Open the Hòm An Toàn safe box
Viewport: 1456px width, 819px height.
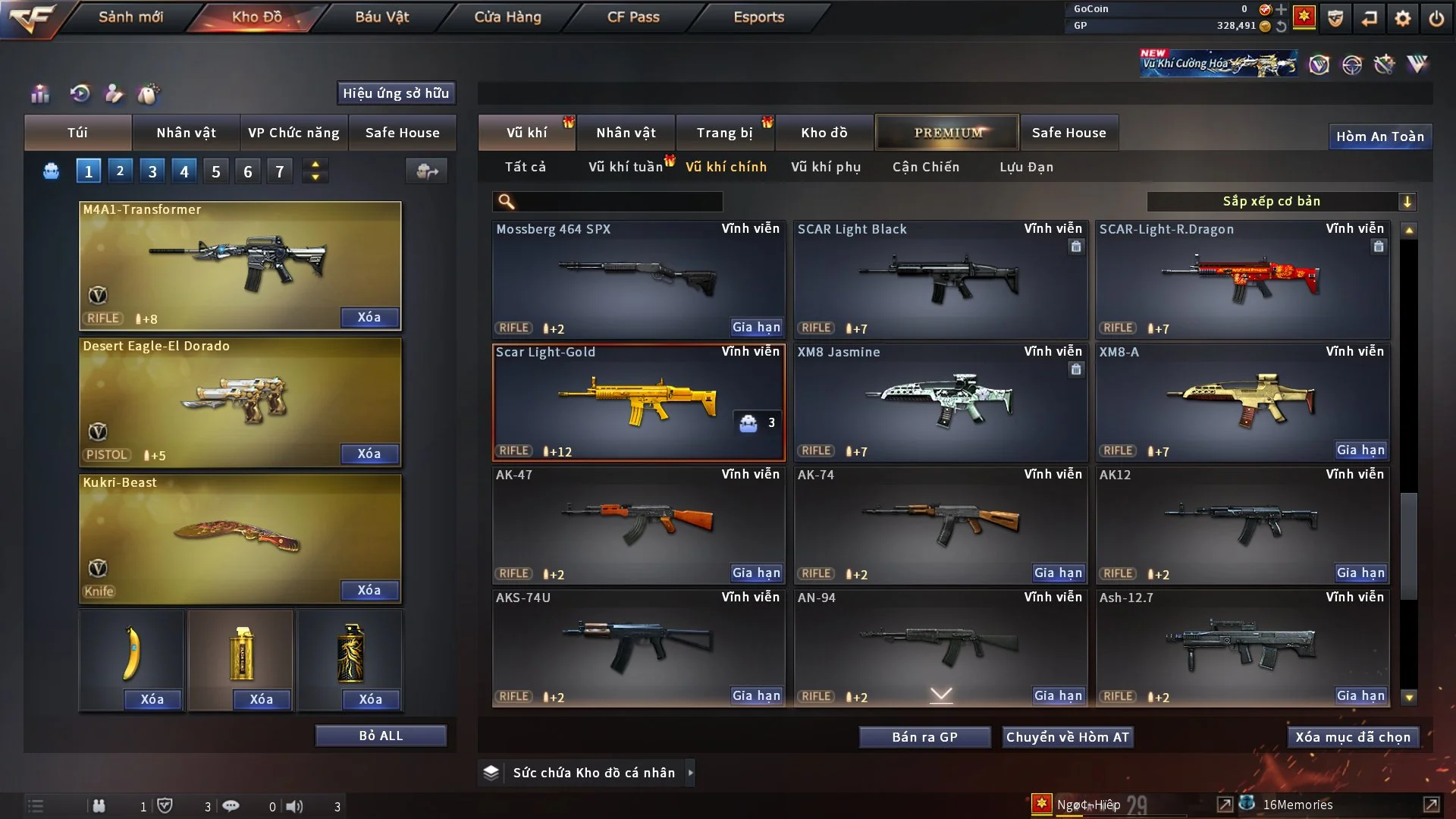click(1379, 136)
